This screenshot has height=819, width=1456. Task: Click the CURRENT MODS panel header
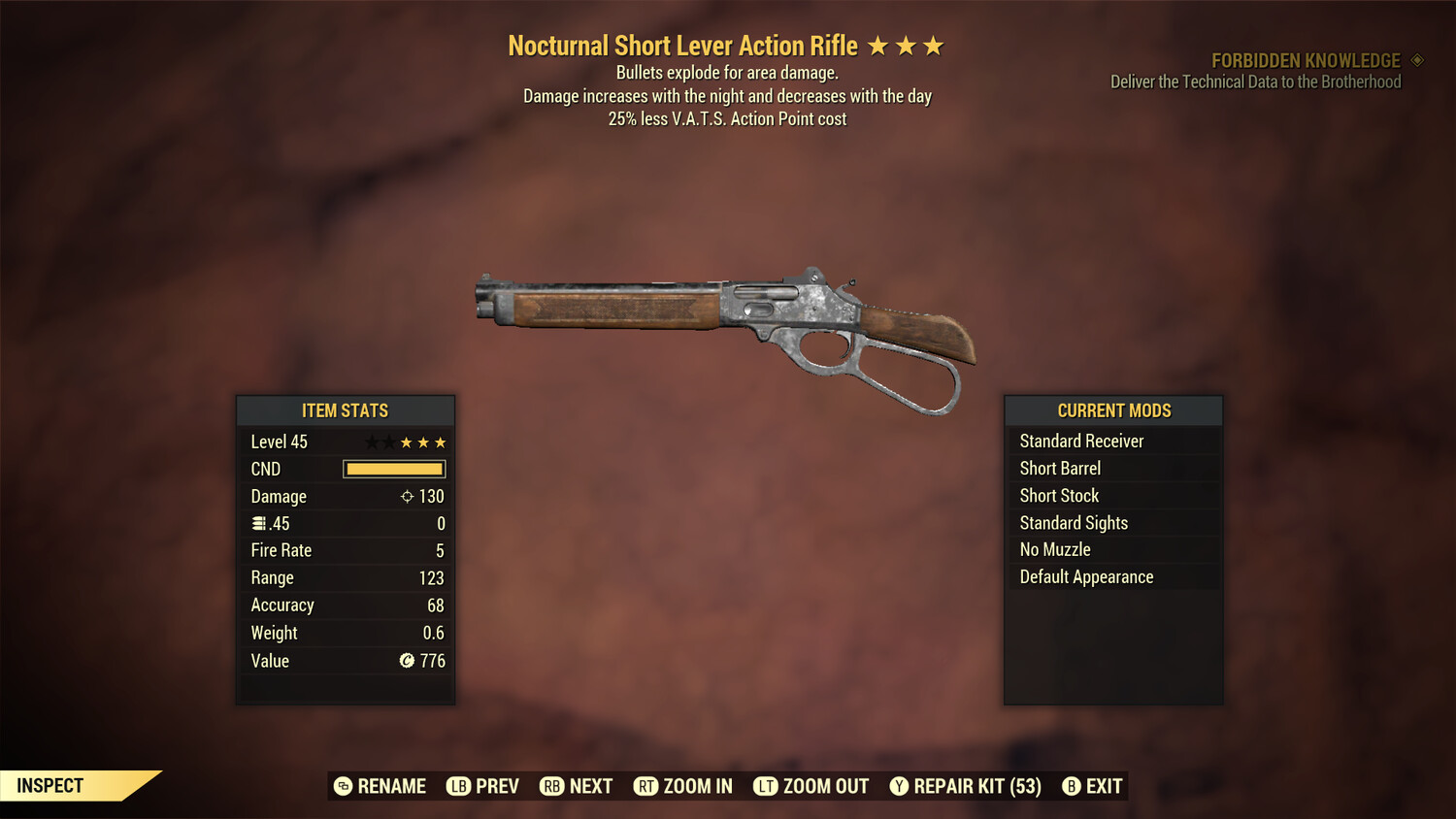pos(1113,410)
